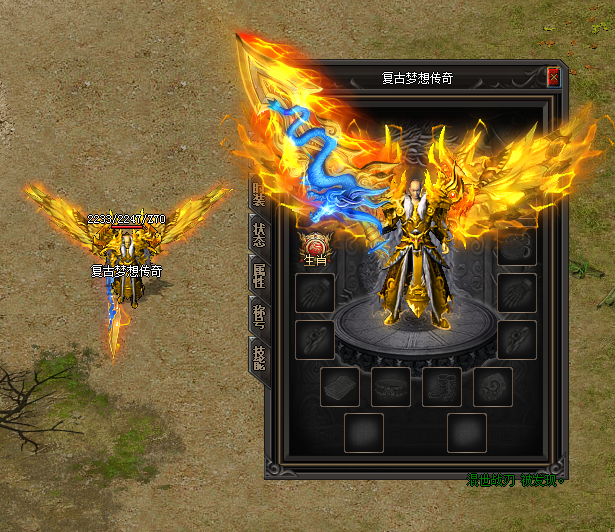Select the spiral gem equipment slot

(492, 387)
